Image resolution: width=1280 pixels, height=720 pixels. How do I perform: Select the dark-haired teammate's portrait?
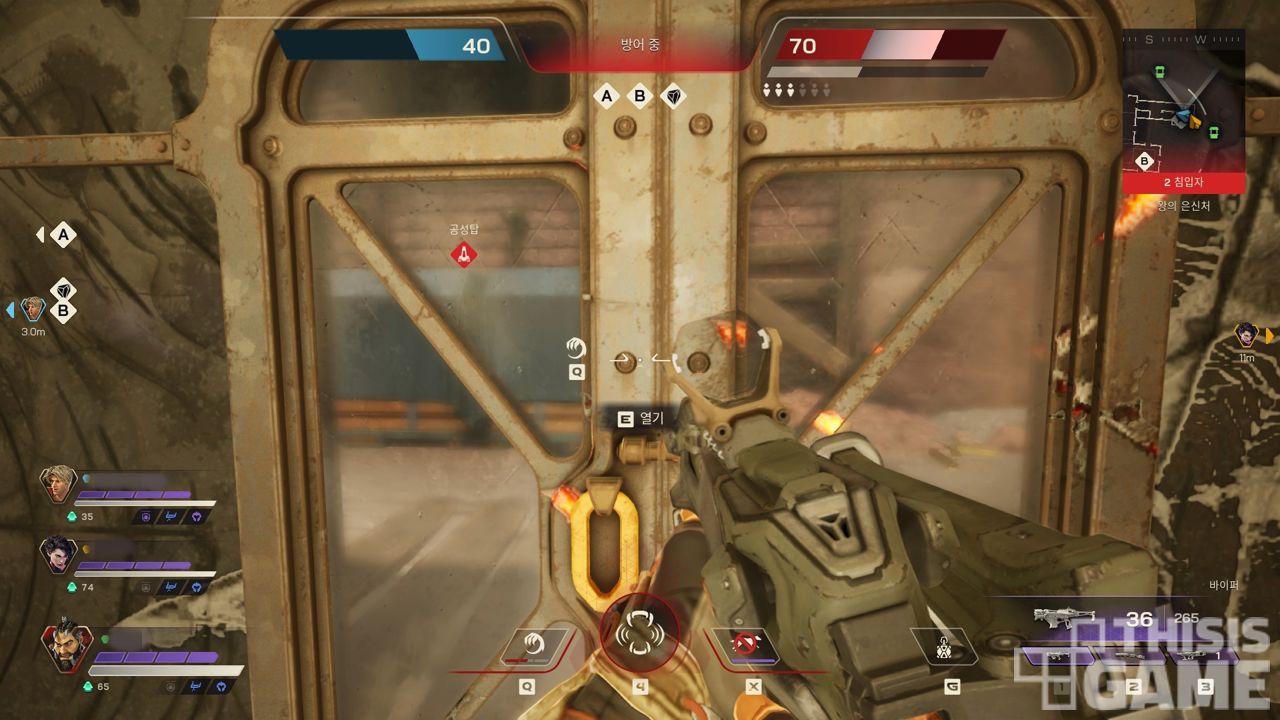tap(59, 554)
